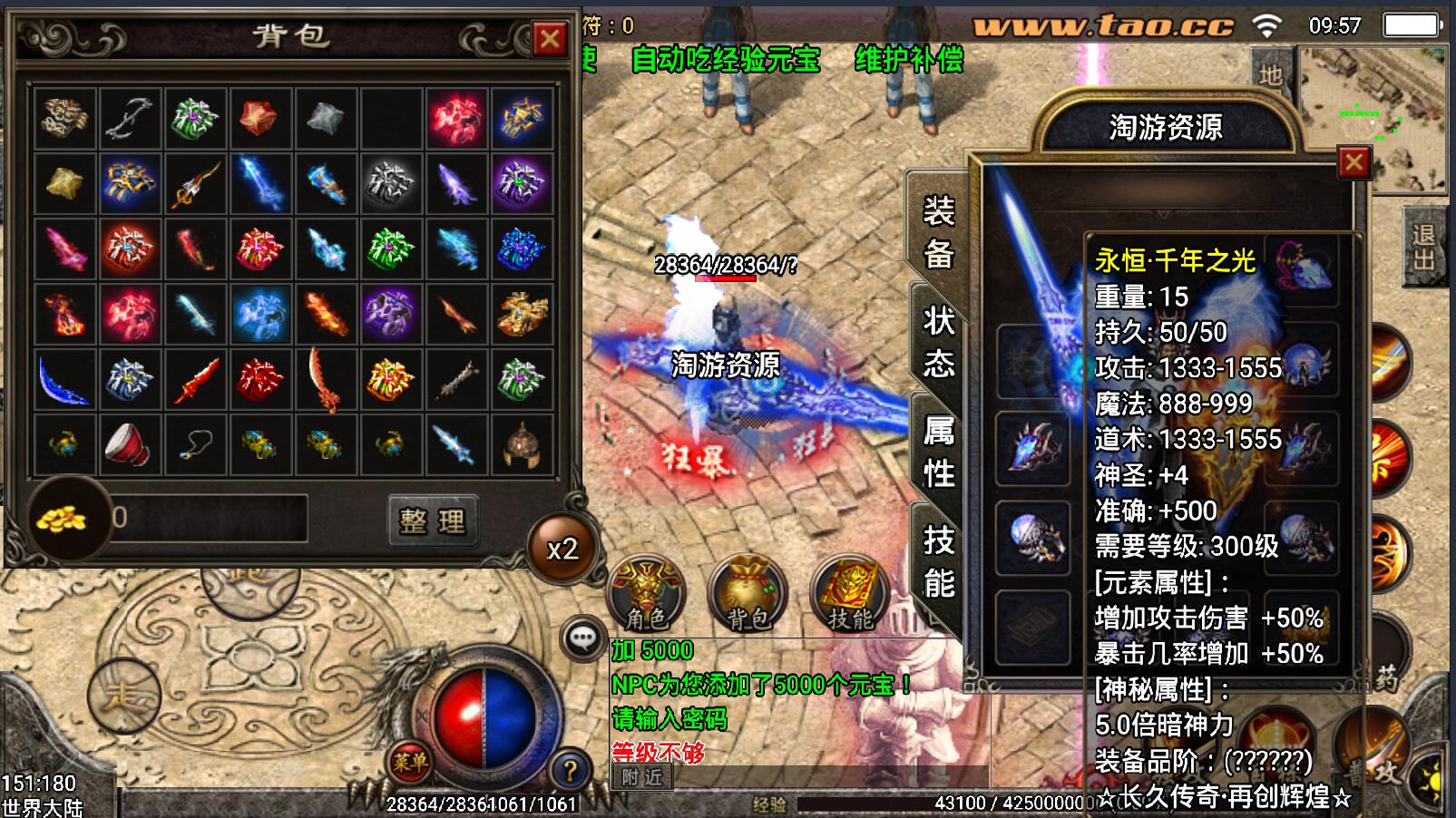Image resolution: width=1456 pixels, height=818 pixels.
Task: Select the red-and-white drum item slot
Action: click(x=129, y=444)
